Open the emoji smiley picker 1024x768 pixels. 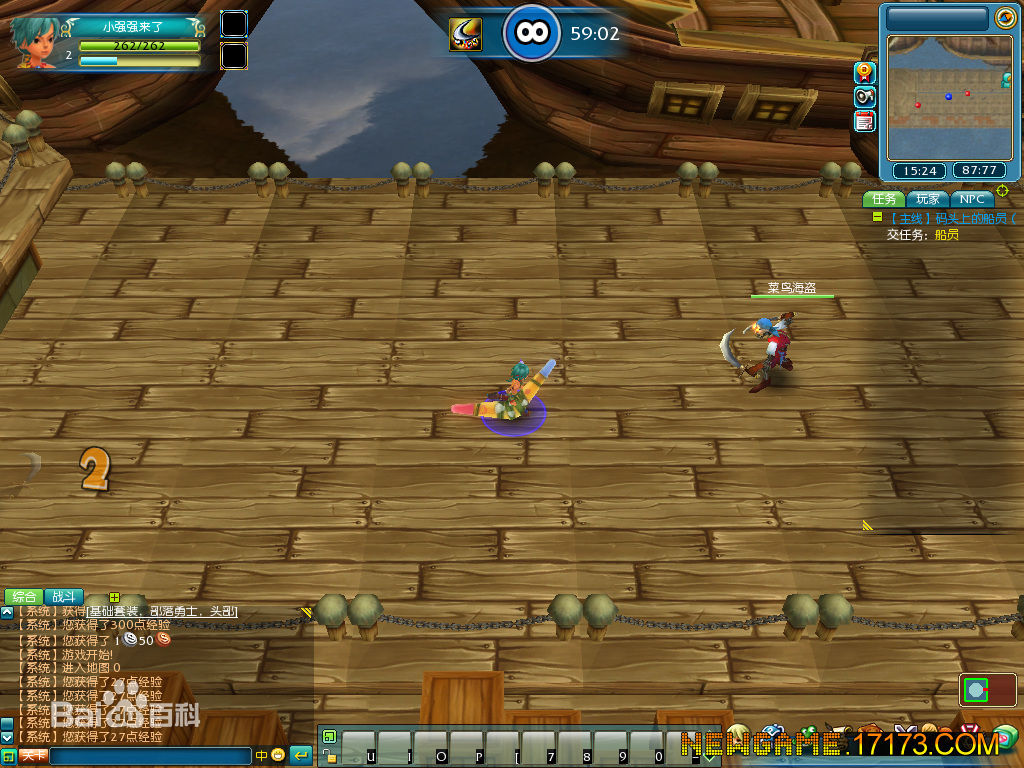[x=277, y=756]
